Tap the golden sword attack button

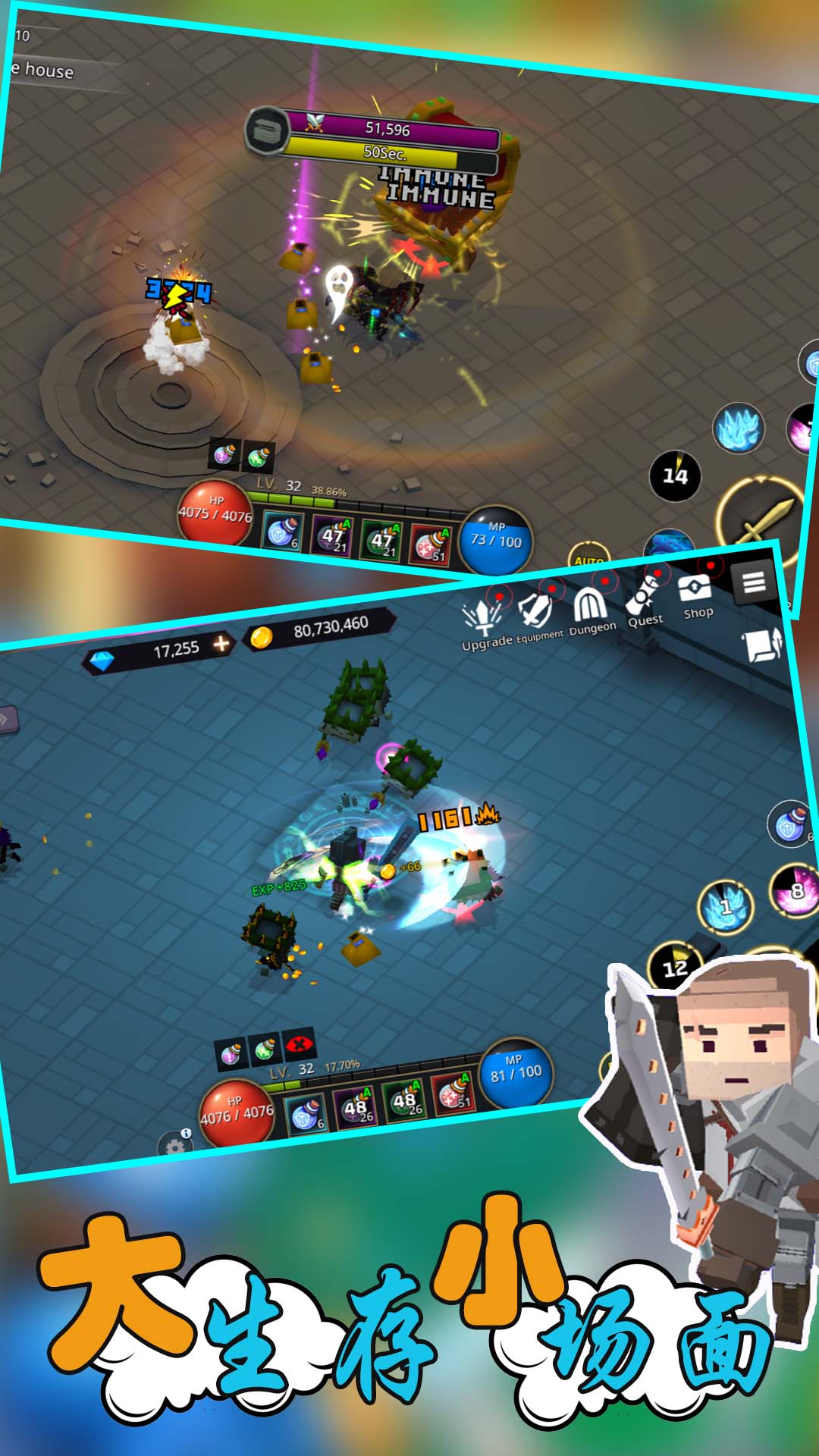(x=761, y=520)
